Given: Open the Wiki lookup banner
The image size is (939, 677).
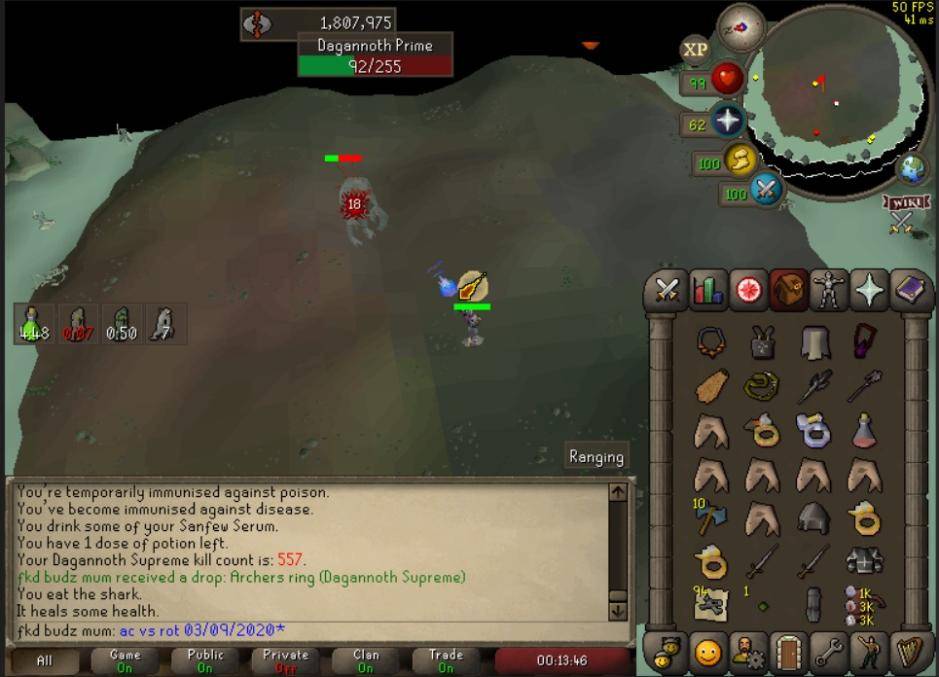Looking at the screenshot, I should click(x=902, y=203).
